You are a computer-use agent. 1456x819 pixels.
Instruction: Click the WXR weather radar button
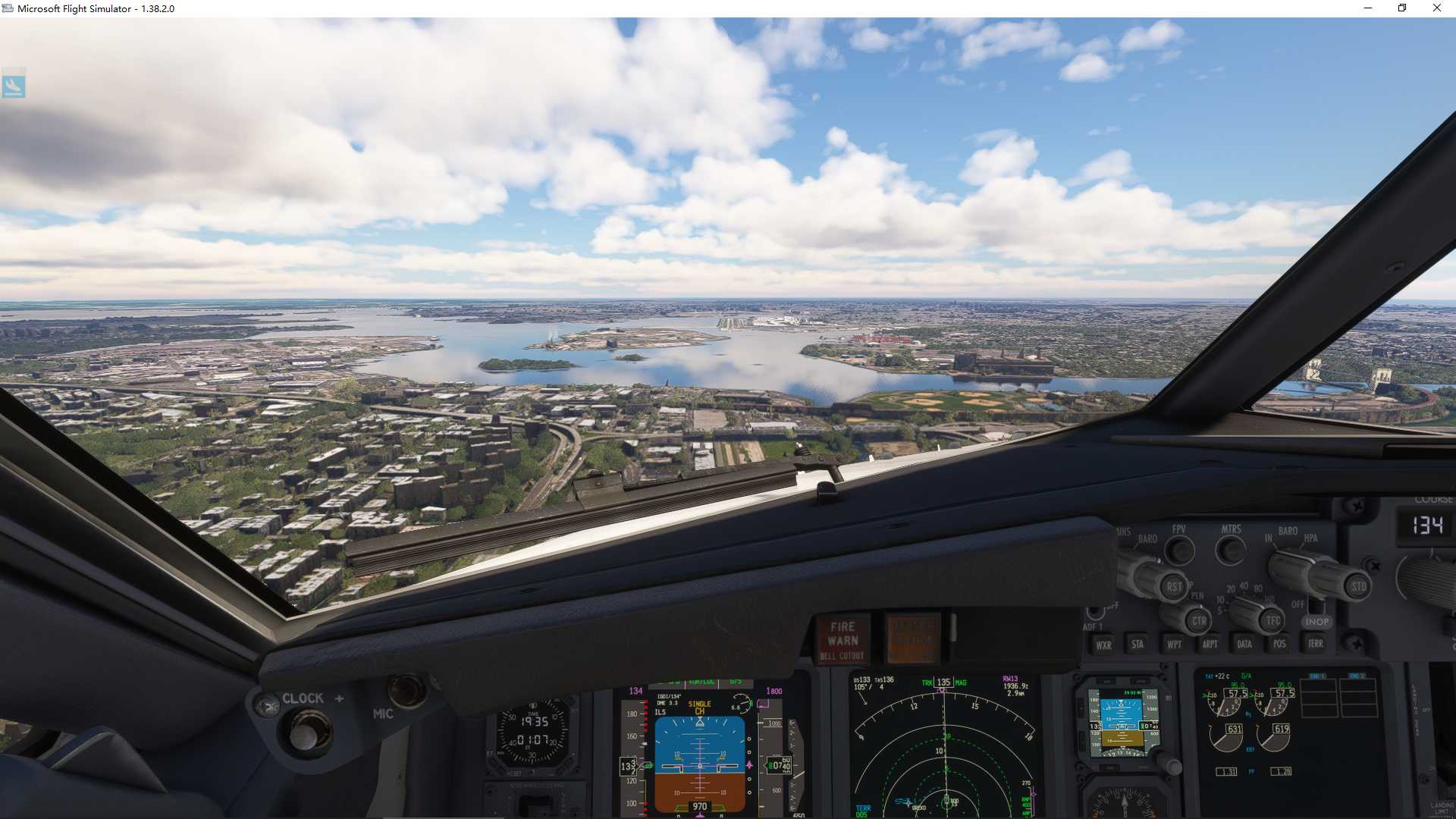point(1103,645)
